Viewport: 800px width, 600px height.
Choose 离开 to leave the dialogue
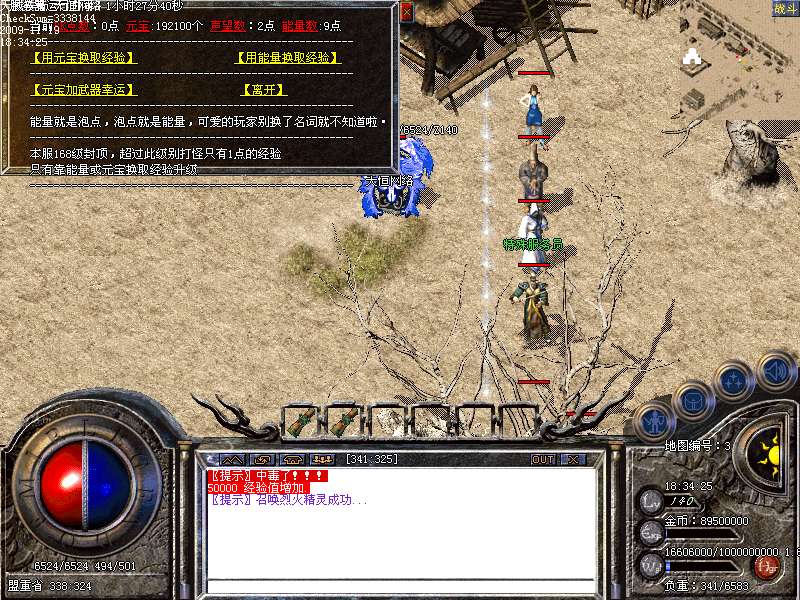[262, 90]
